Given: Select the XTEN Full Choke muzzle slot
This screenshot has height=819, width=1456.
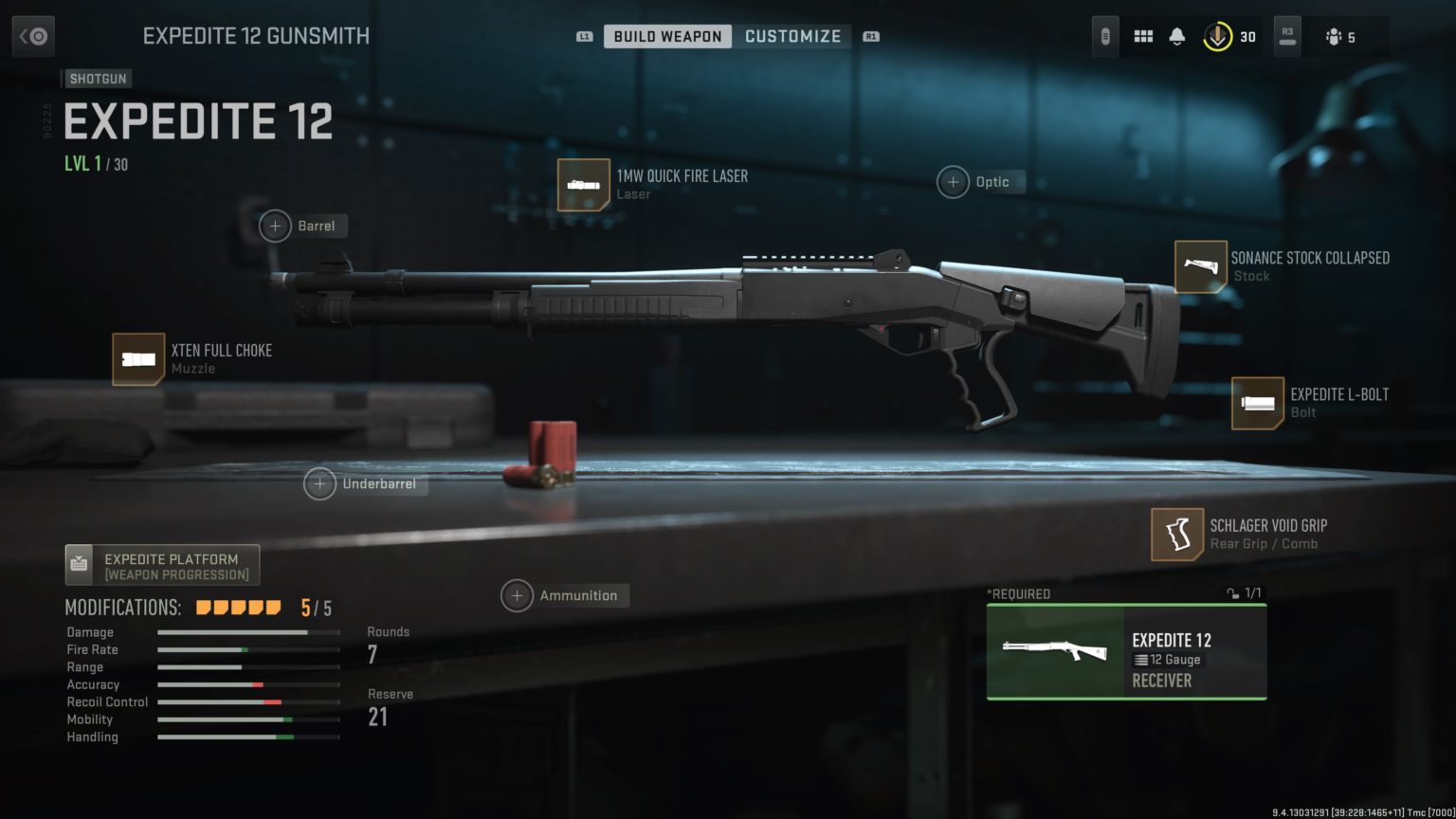Looking at the screenshot, I should (138, 359).
